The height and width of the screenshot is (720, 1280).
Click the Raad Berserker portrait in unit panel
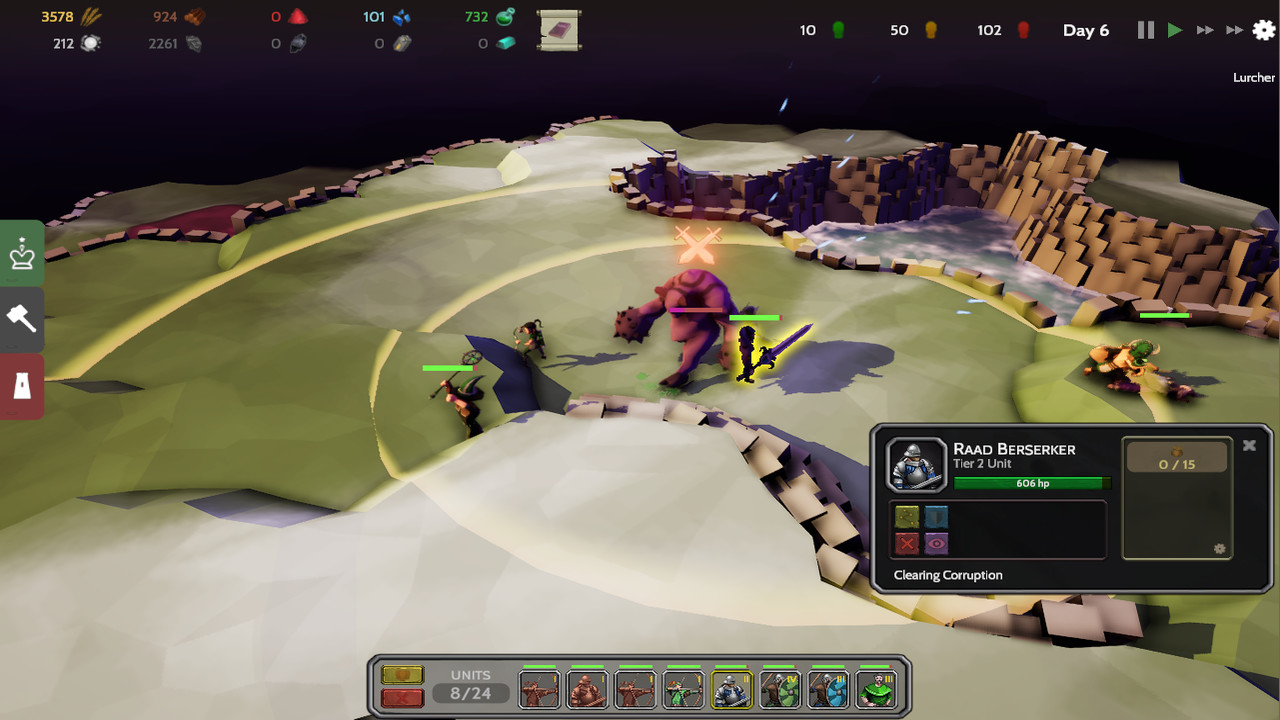(x=916, y=463)
